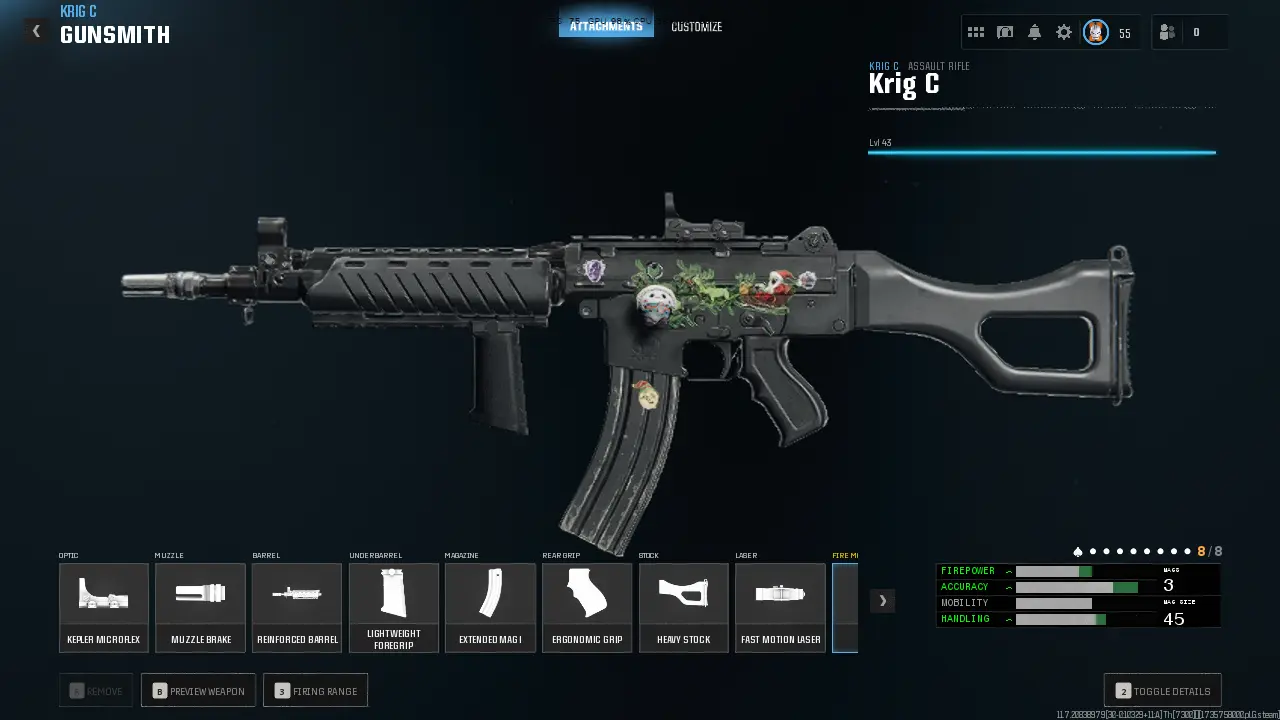Select the Kepler Microflex optic slot

[x=104, y=607]
